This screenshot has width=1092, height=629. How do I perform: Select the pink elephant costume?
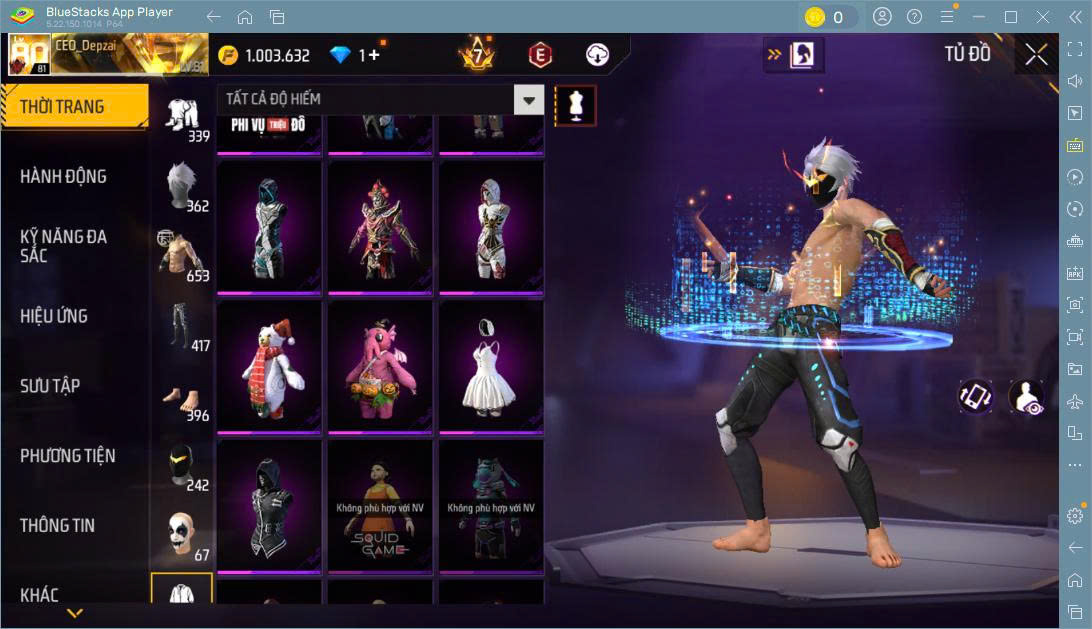pos(380,366)
